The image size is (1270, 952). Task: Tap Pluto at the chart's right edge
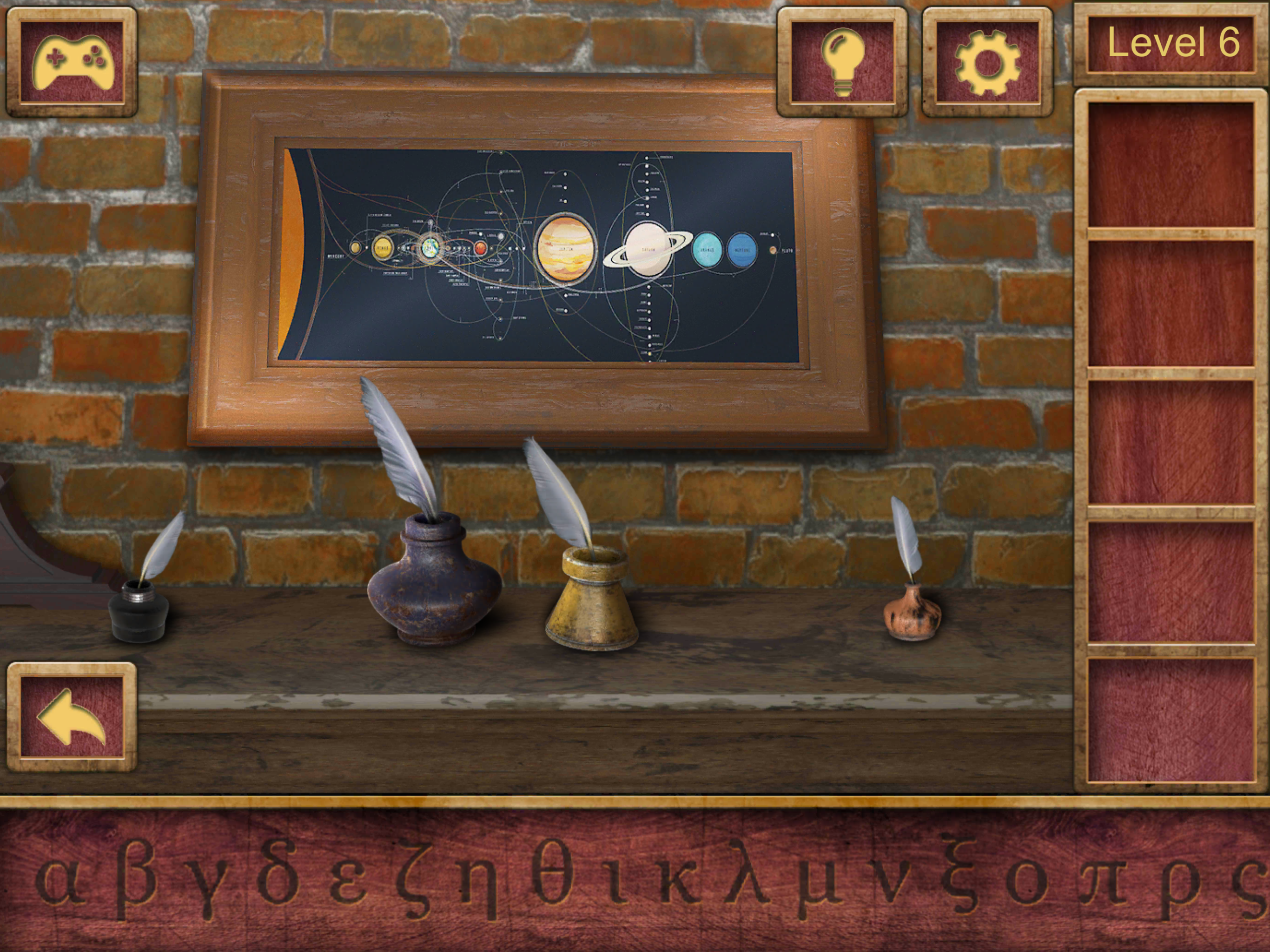tap(774, 251)
